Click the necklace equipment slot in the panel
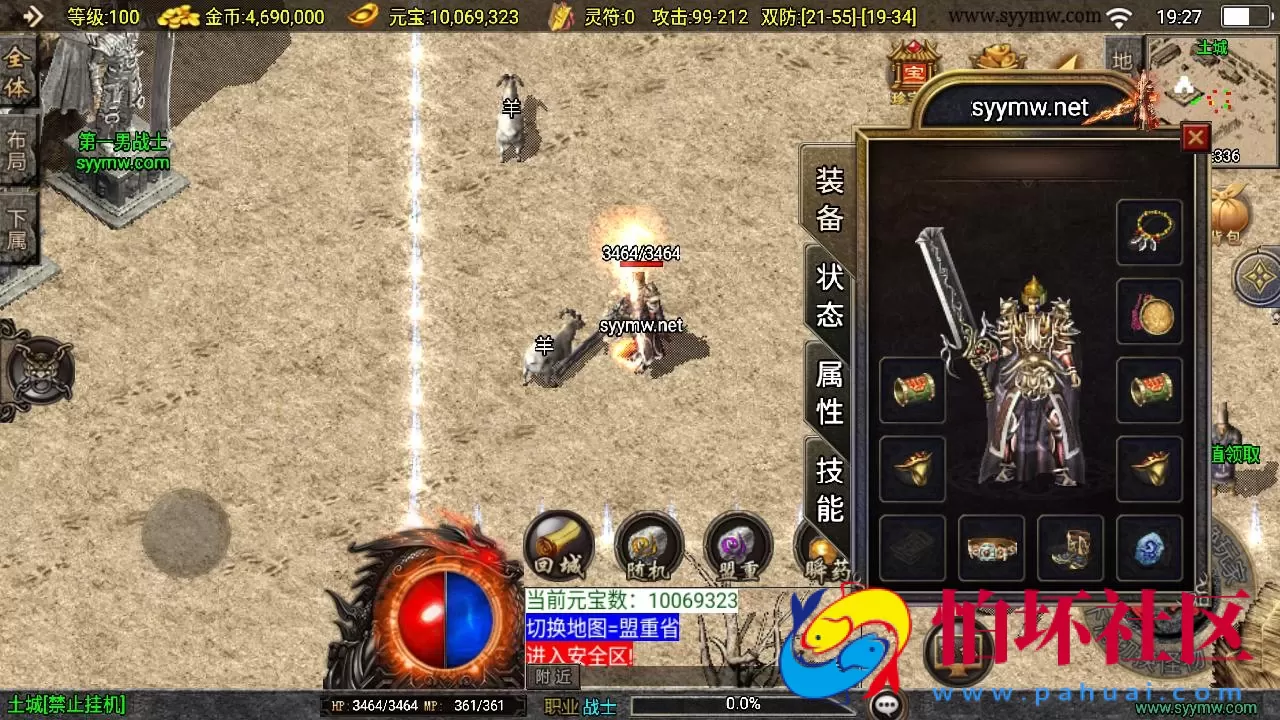Screen dimensions: 1280x720 click(x=1149, y=231)
